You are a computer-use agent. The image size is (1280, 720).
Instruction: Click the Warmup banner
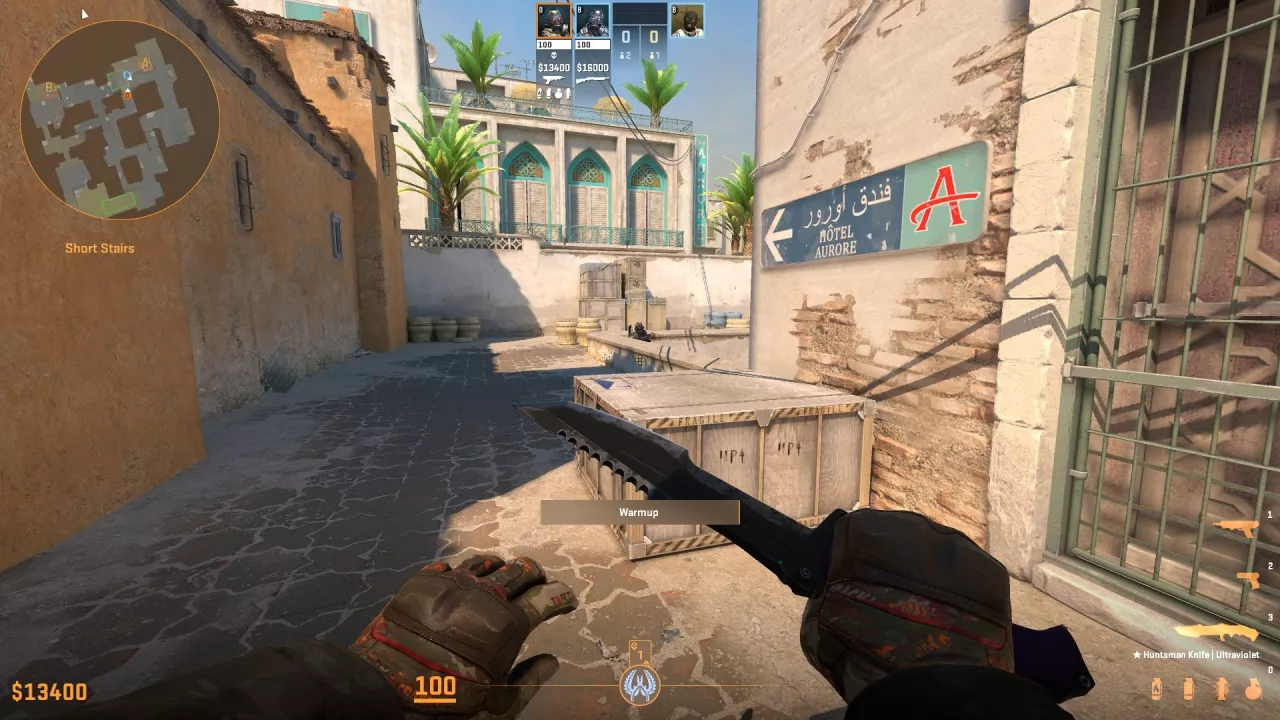[x=640, y=511]
